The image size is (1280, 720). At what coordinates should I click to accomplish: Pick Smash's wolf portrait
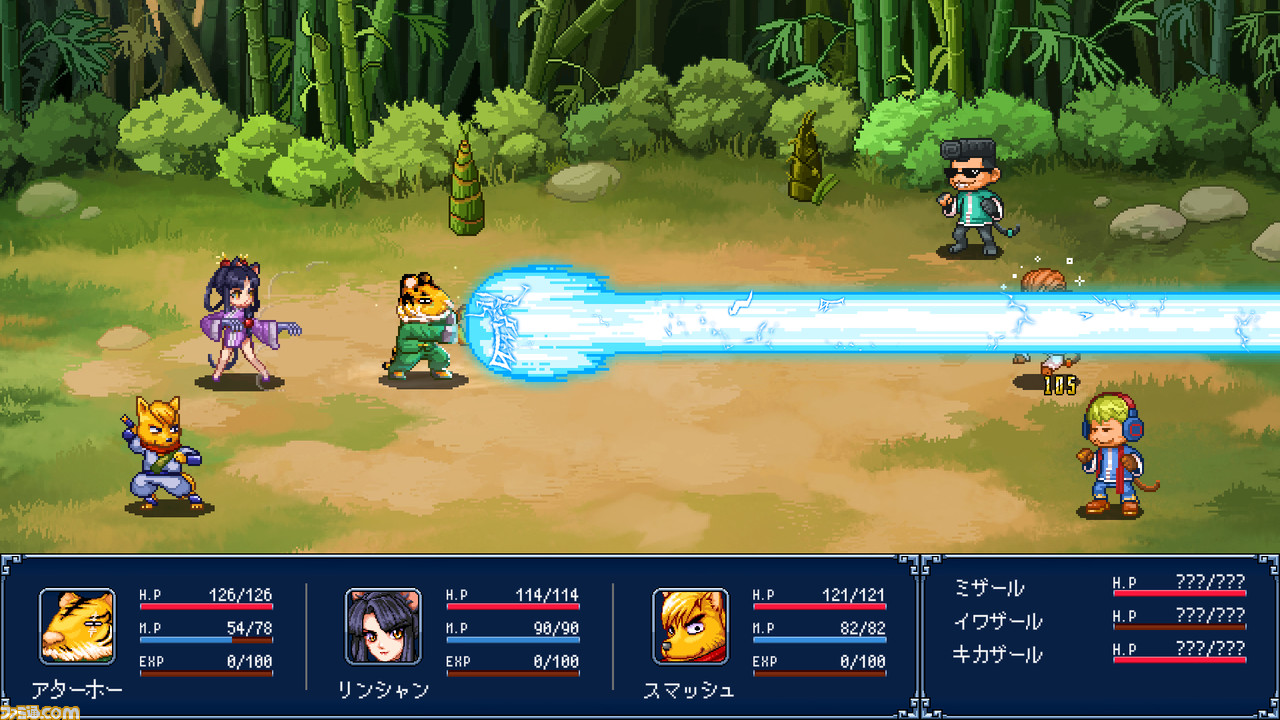[x=690, y=626]
